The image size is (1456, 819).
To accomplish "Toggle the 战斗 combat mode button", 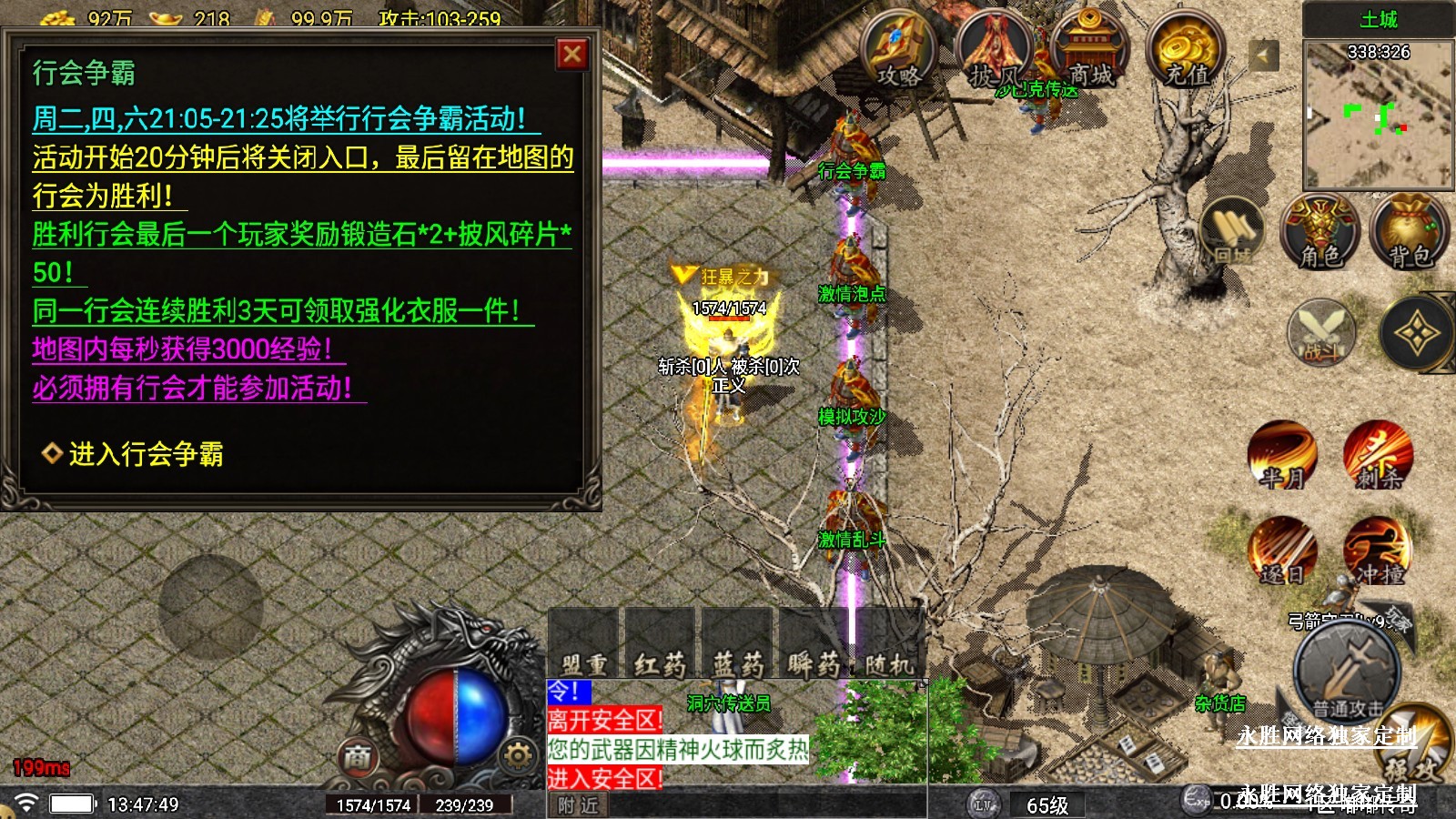I will (x=1321, y=334).
